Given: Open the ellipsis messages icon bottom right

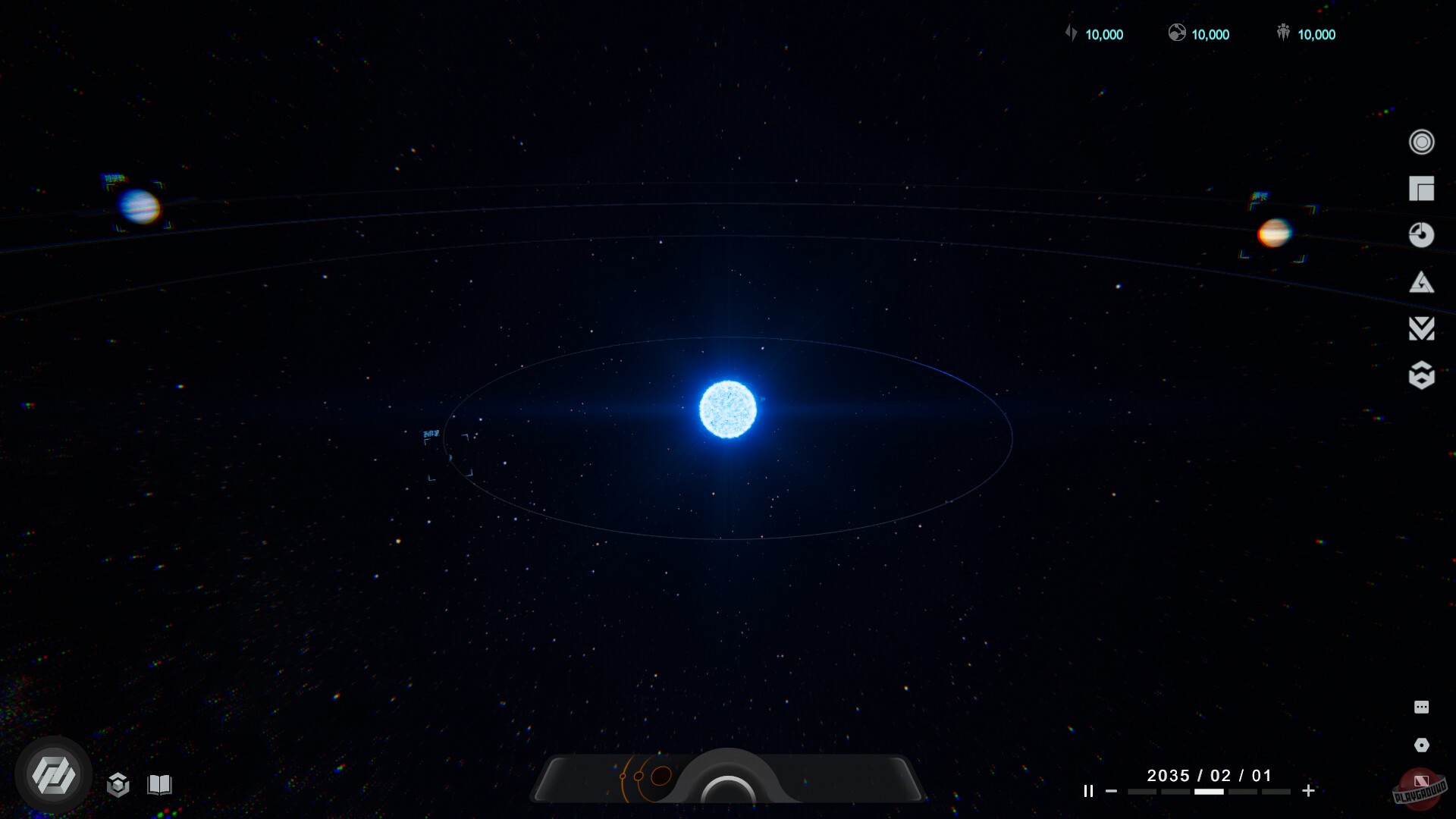Looking at the screenshot, I should click(x=1423, y=708).
